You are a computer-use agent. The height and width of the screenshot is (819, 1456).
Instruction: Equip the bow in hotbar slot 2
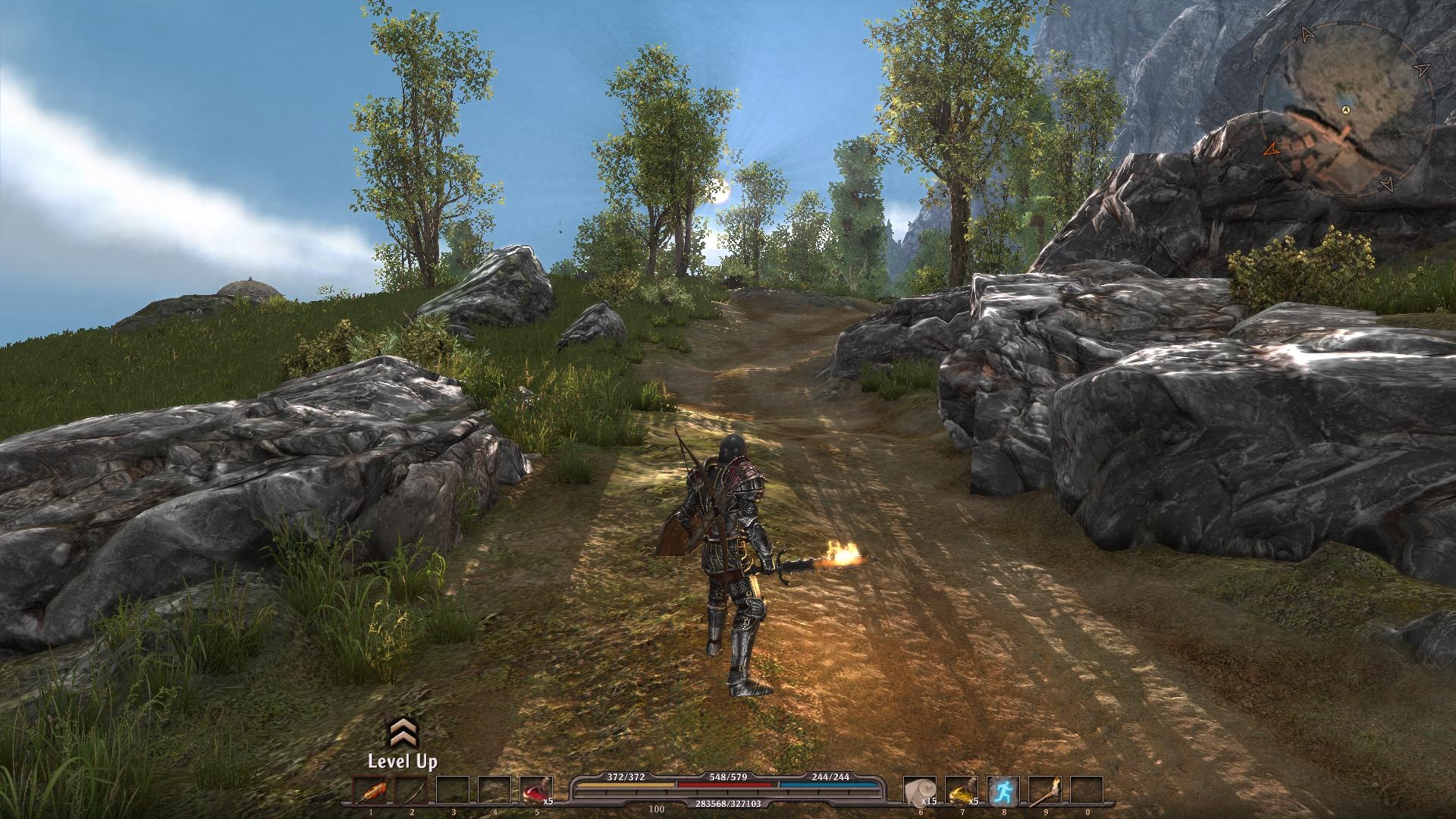[x=411, y=792]
